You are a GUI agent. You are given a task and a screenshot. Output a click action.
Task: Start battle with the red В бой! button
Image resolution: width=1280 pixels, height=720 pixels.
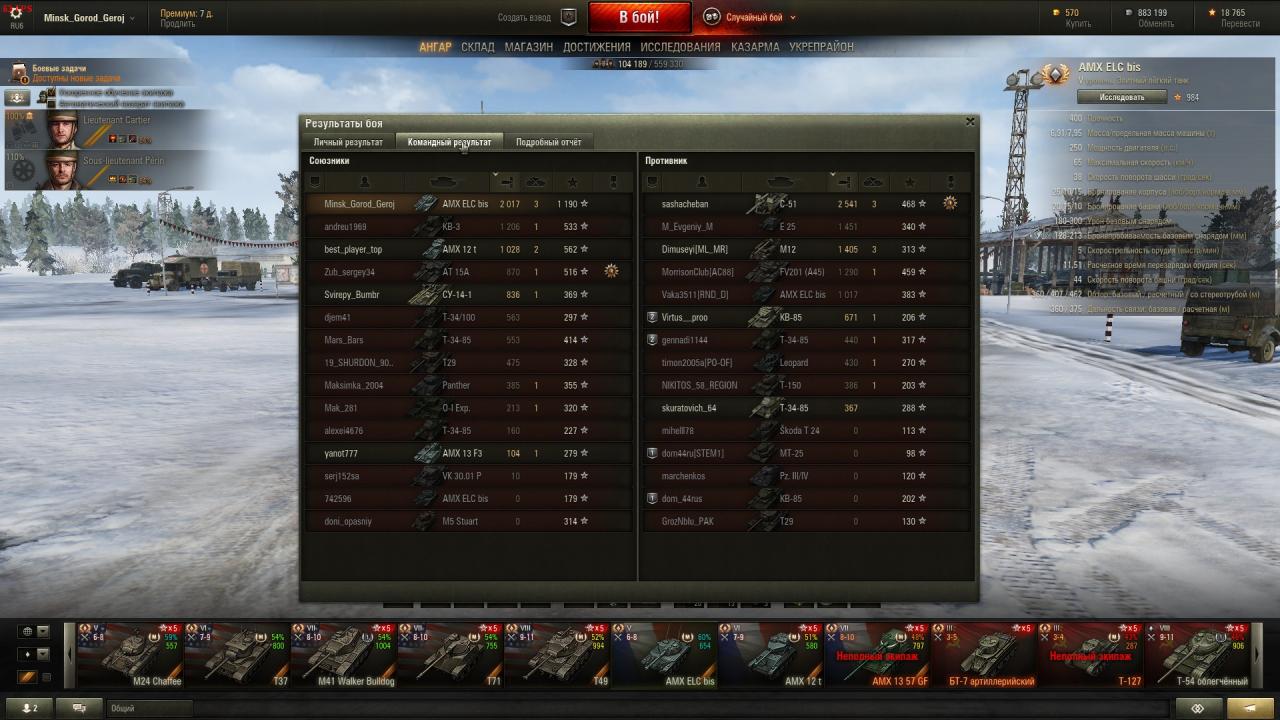(639, 17)
